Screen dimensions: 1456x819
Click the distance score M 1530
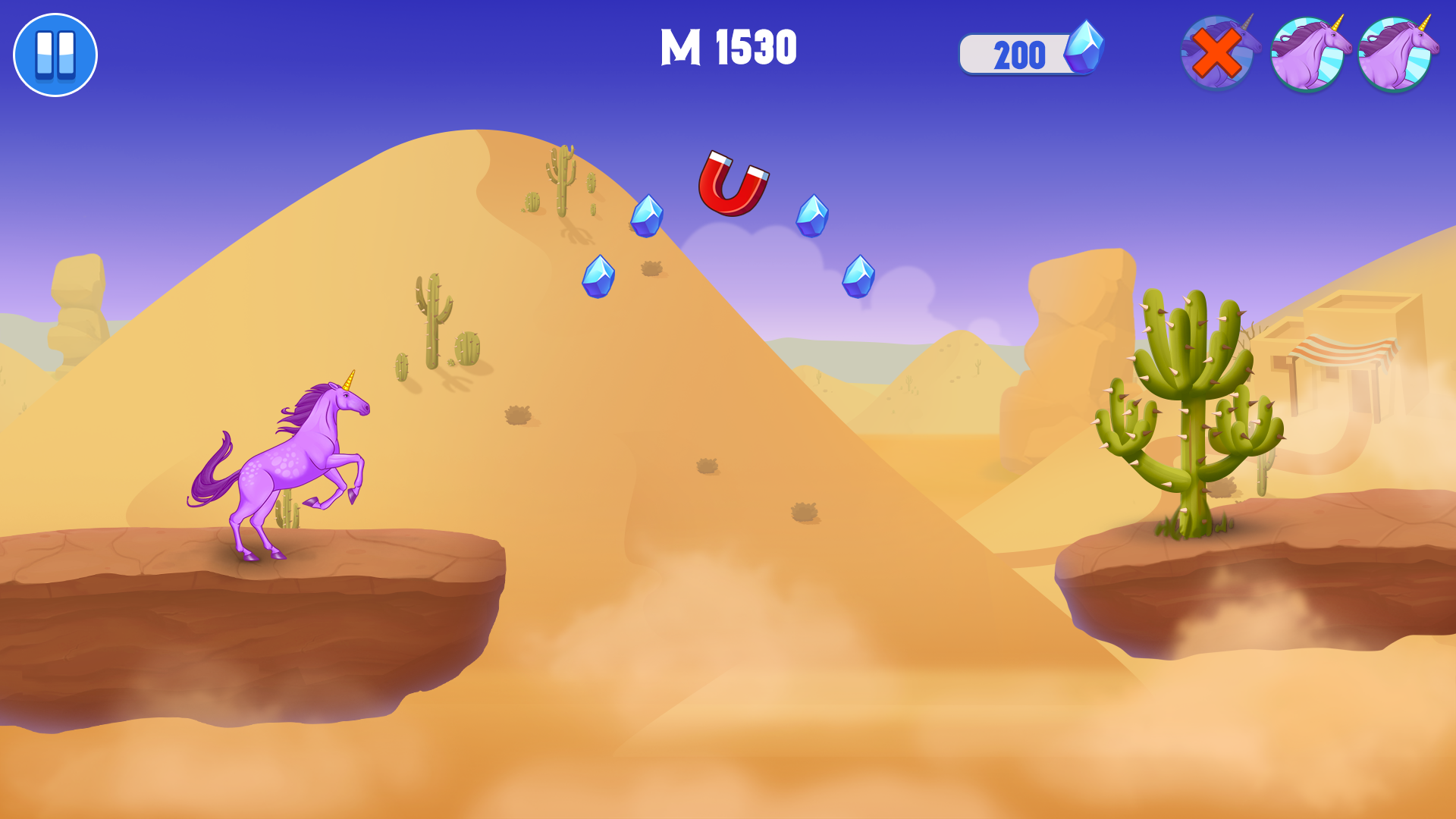(x=730, y=47)
